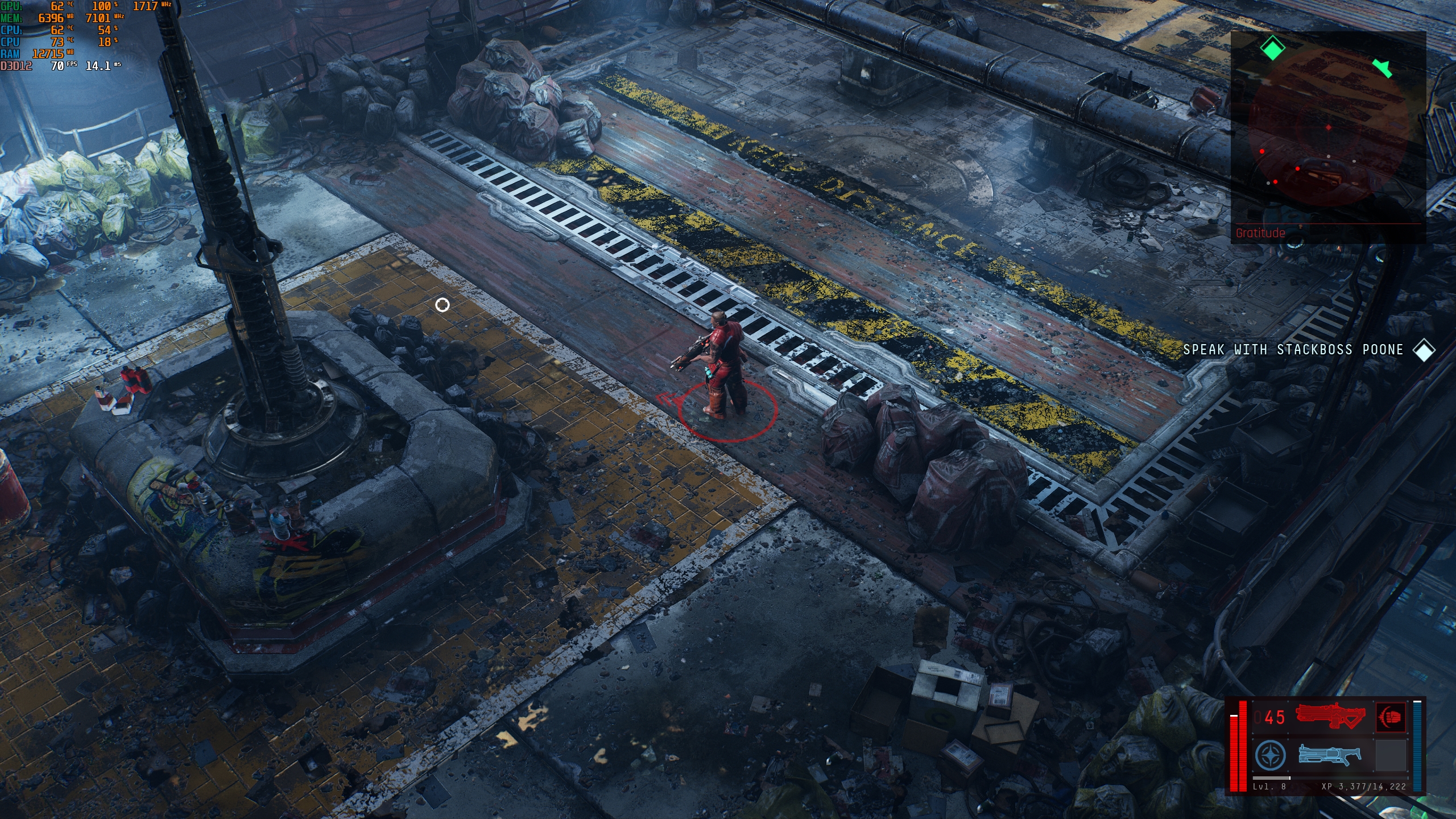Viewport: 1456px width, 819px height.
Task: Activate the red fist punch augmentation
Action: (x=1390, y=717)
